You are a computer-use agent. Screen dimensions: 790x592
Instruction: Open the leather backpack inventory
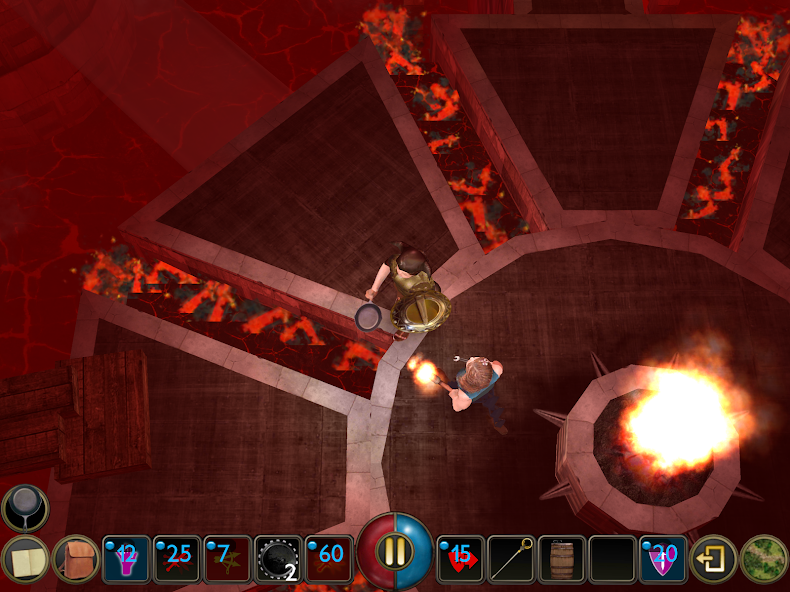pyautogui.click(x=76, y=559)
